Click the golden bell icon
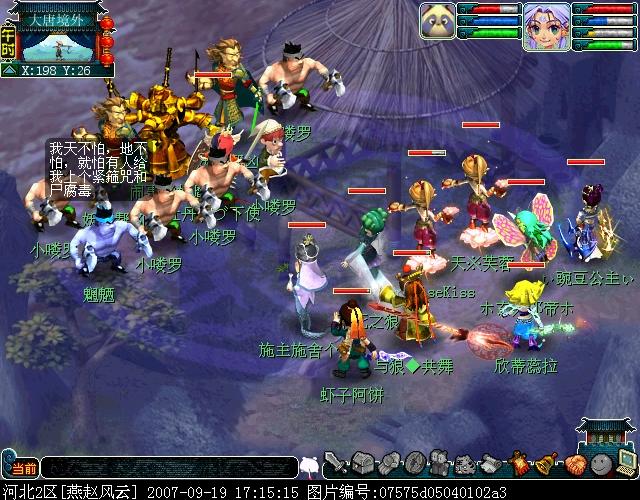 tap(547, 464)
